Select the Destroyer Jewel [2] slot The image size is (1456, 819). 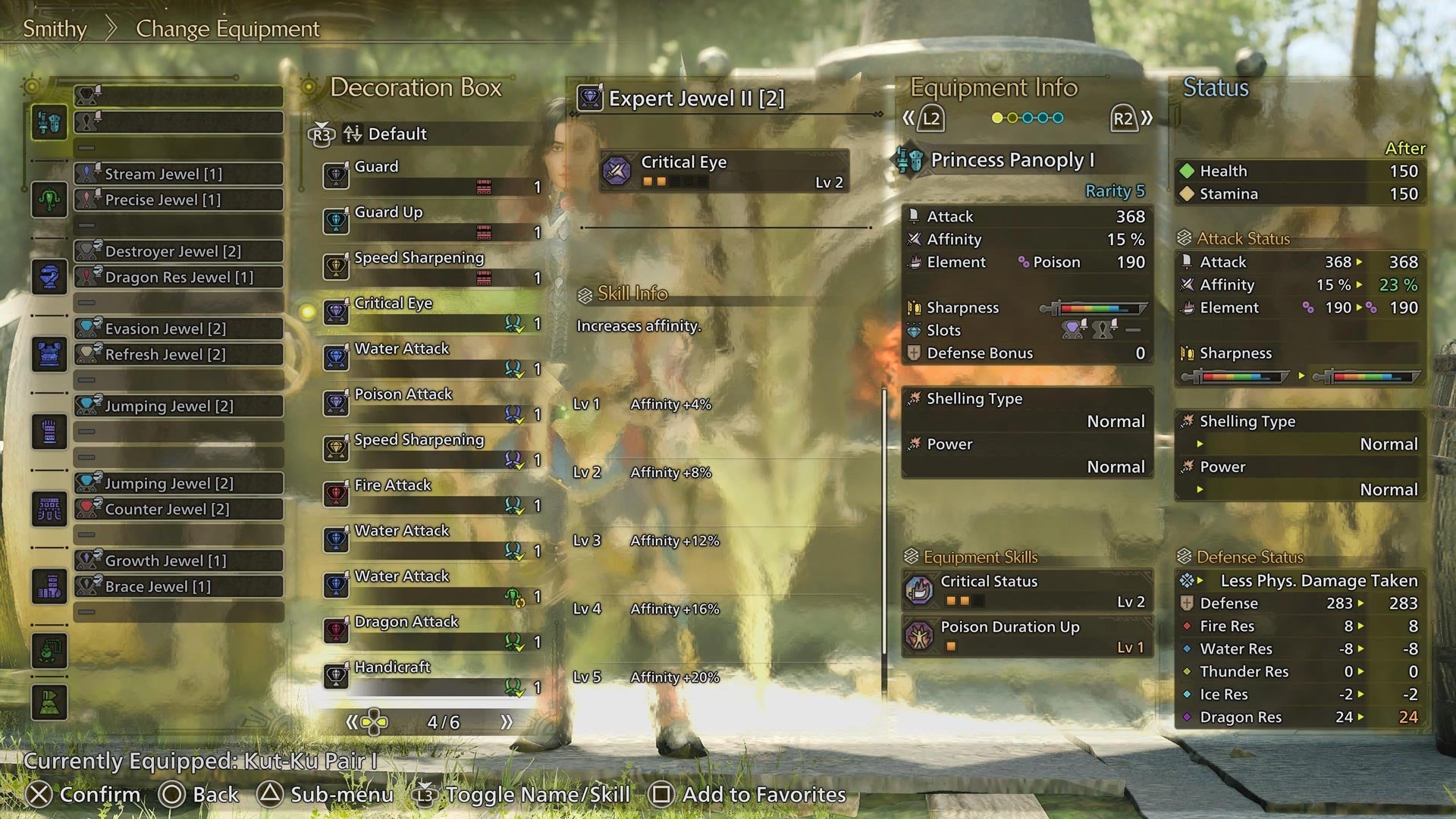(178, 251)
